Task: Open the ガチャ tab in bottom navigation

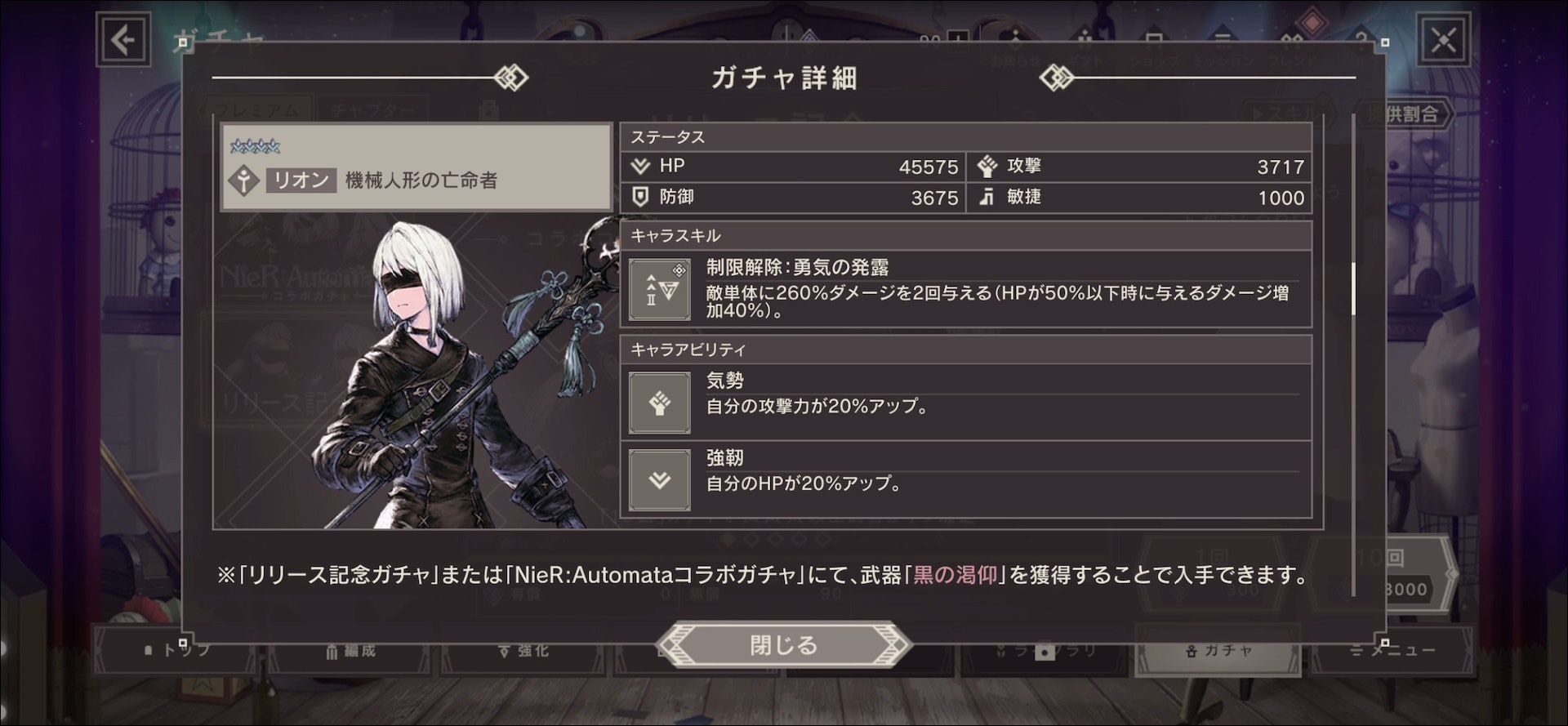Action: coord(1218,651)
